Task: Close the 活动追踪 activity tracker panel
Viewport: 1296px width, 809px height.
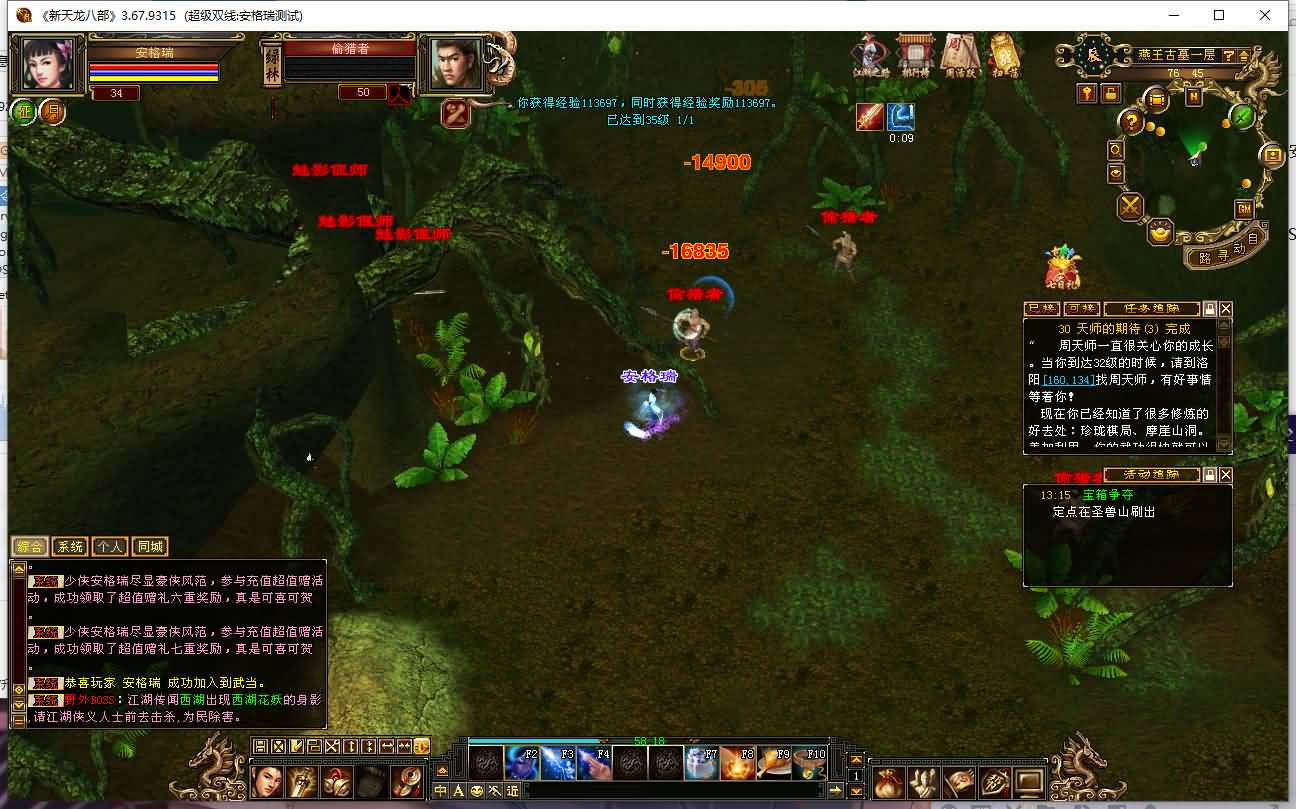Action: tap(1226, 475)
